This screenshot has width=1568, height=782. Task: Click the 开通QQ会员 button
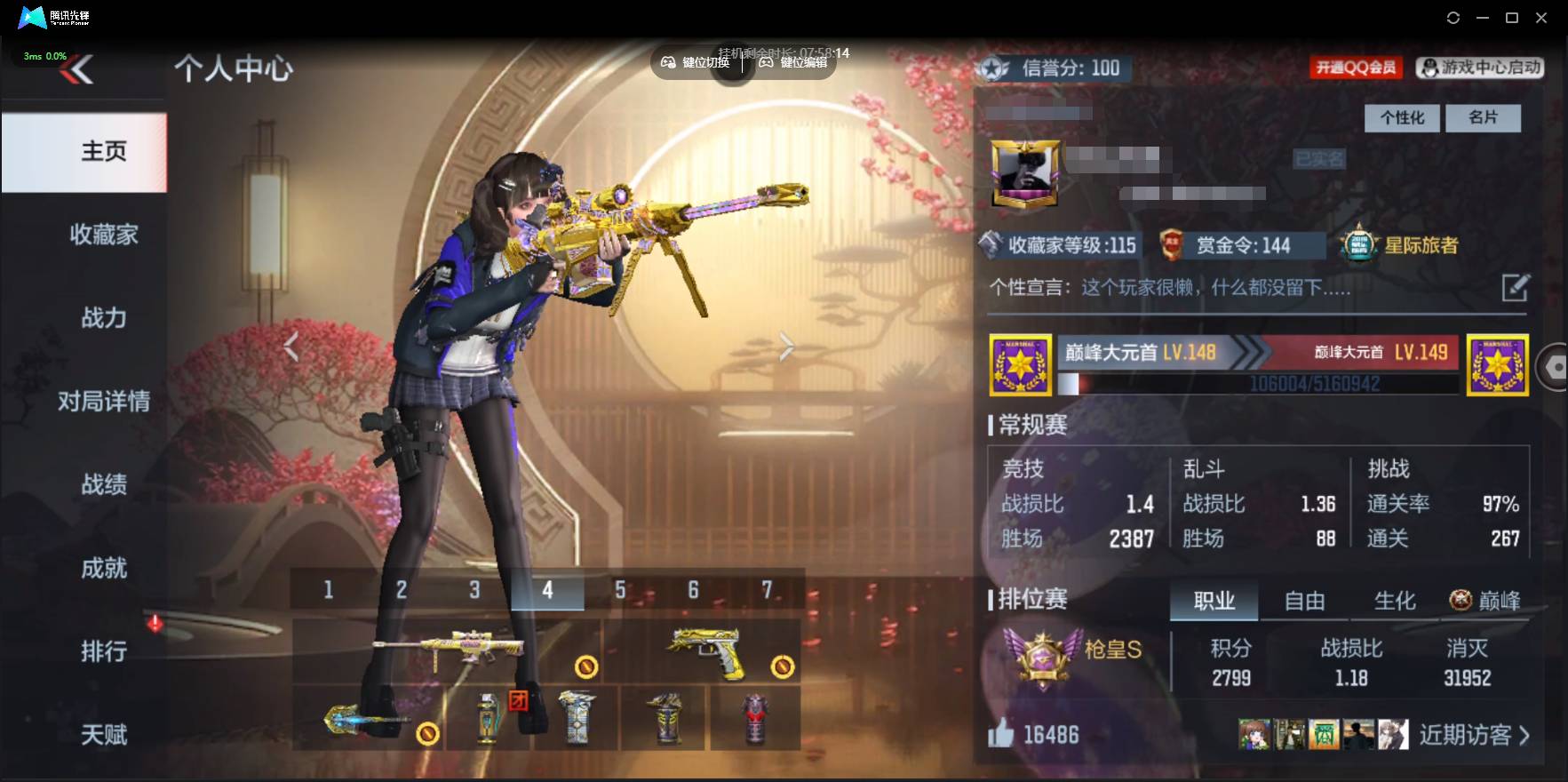(1355, 68)
